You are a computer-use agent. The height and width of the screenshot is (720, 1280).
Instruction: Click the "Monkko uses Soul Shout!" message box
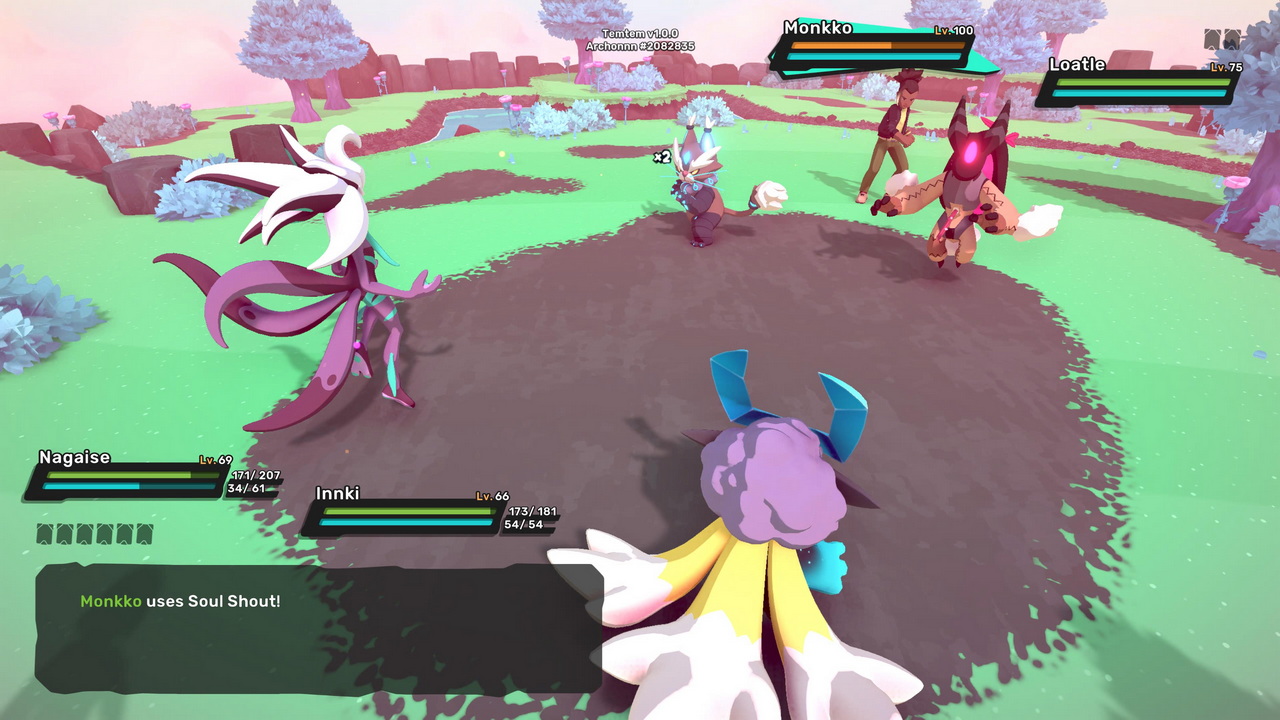point(318,628)
